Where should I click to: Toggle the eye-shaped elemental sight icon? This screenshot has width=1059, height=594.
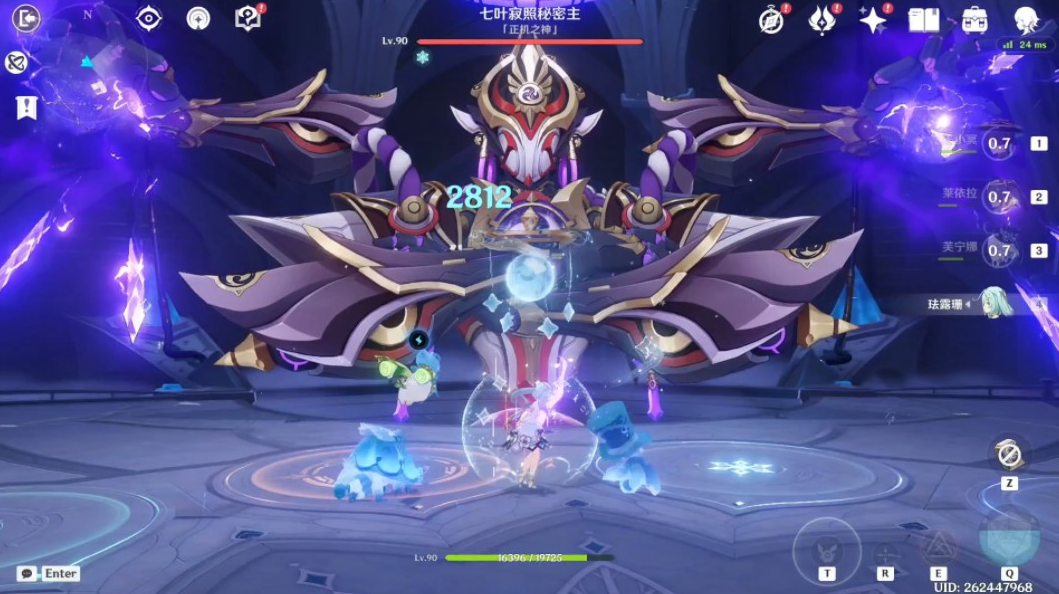click(x=149, y=18)
